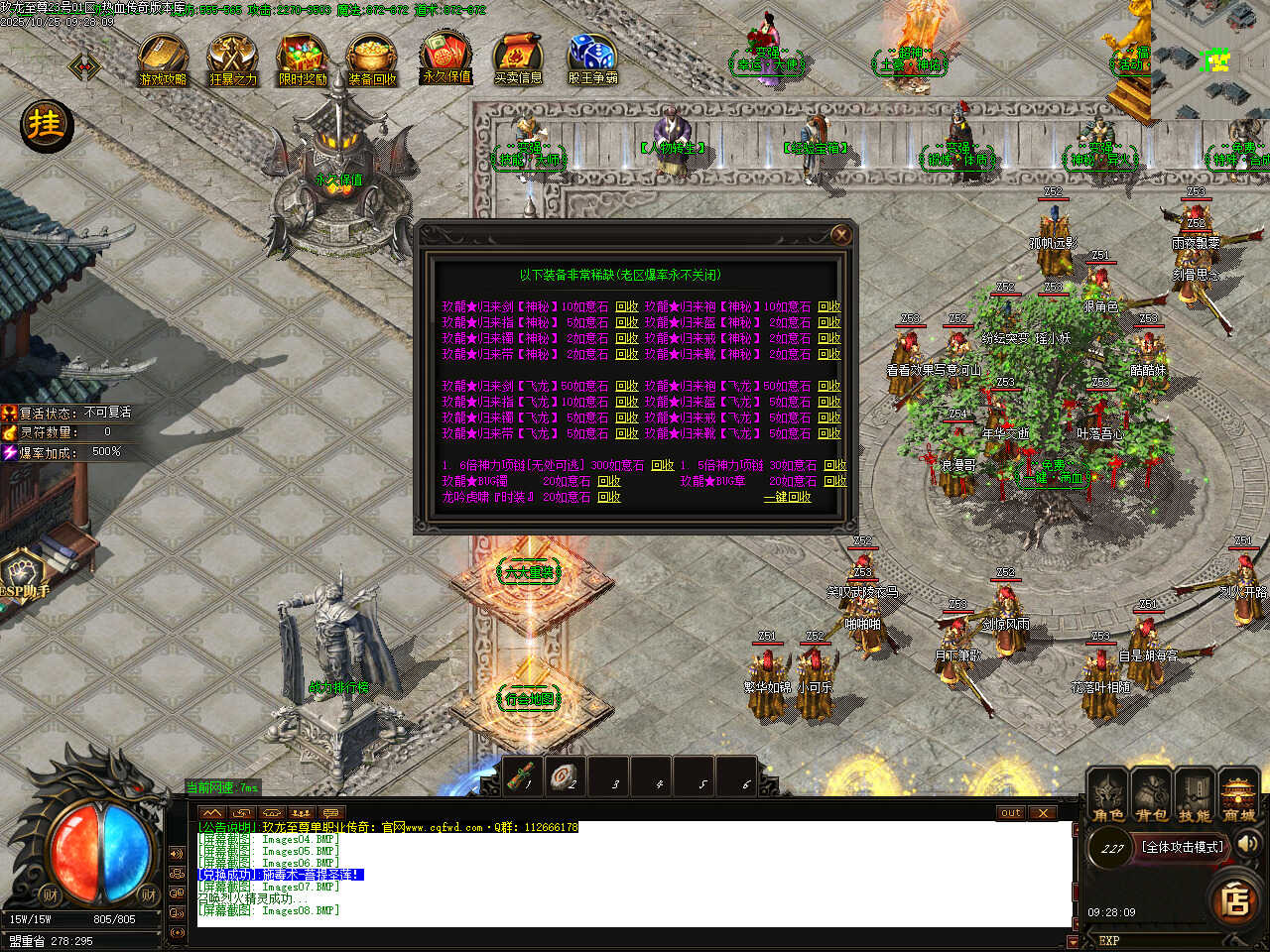Screen dimensions: 1270x952
Task: Recycle the 6倍神力项链 for 300 如意石
Action: pyautogui.click(x=663, y=465)
